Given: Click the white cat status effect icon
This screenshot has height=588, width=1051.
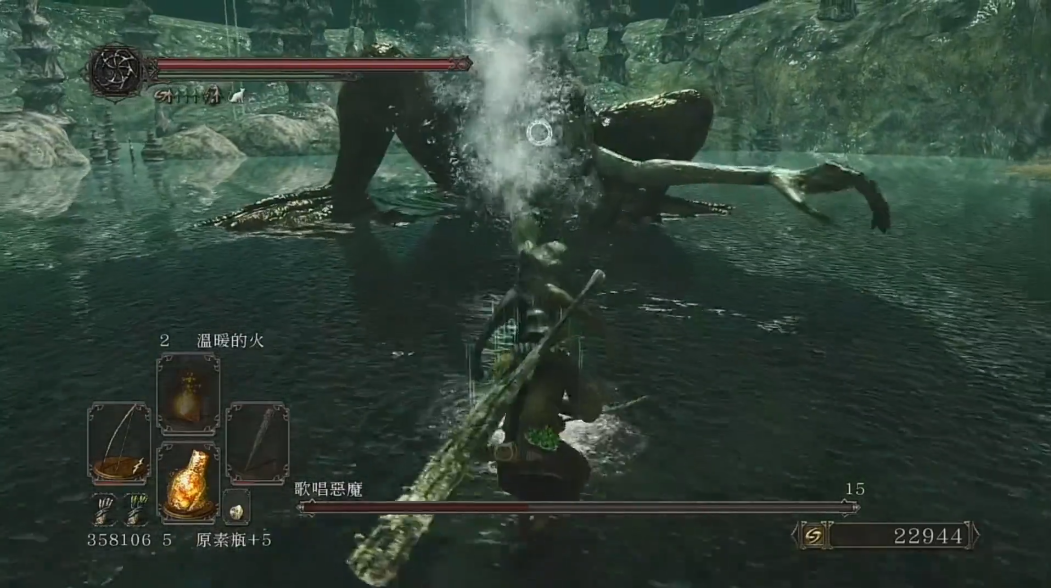Looking at the screenshot, I should point(237,96).
